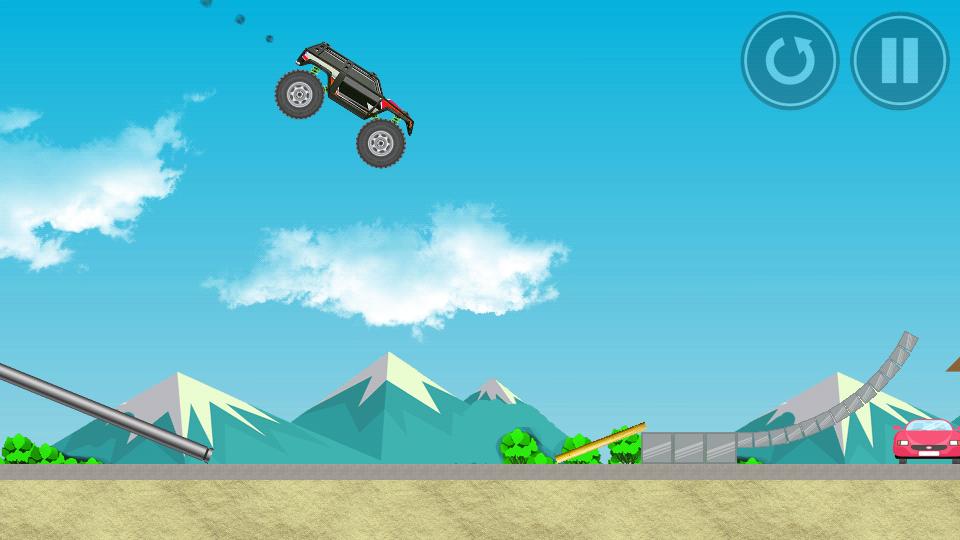Image resolution: width=960 pixels, height=540 pixels.
Task: Restart the level with the circular arrow button
Action: [x=789, y=61]
